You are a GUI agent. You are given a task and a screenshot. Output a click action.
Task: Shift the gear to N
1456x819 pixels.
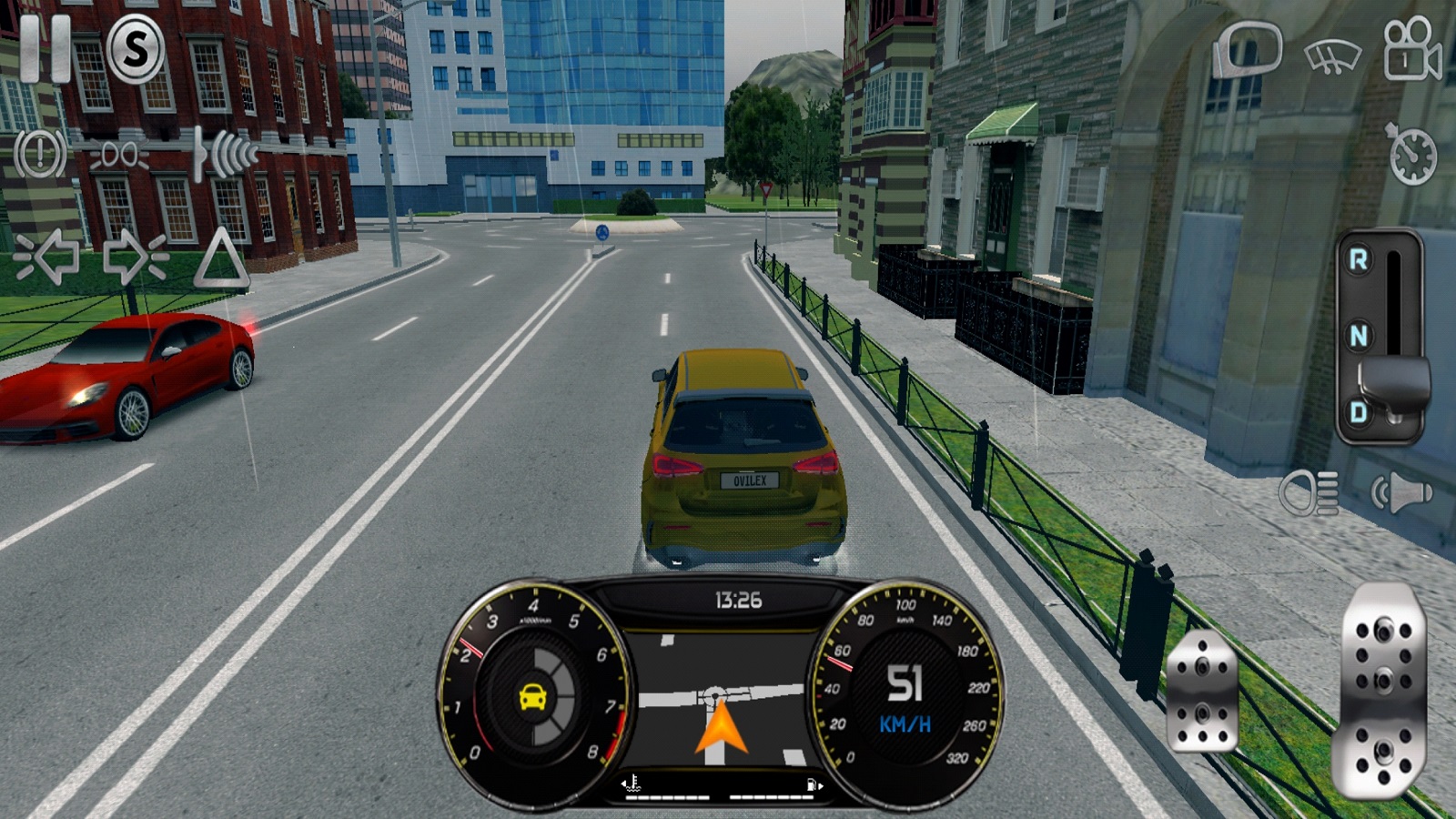(1358, 337)
